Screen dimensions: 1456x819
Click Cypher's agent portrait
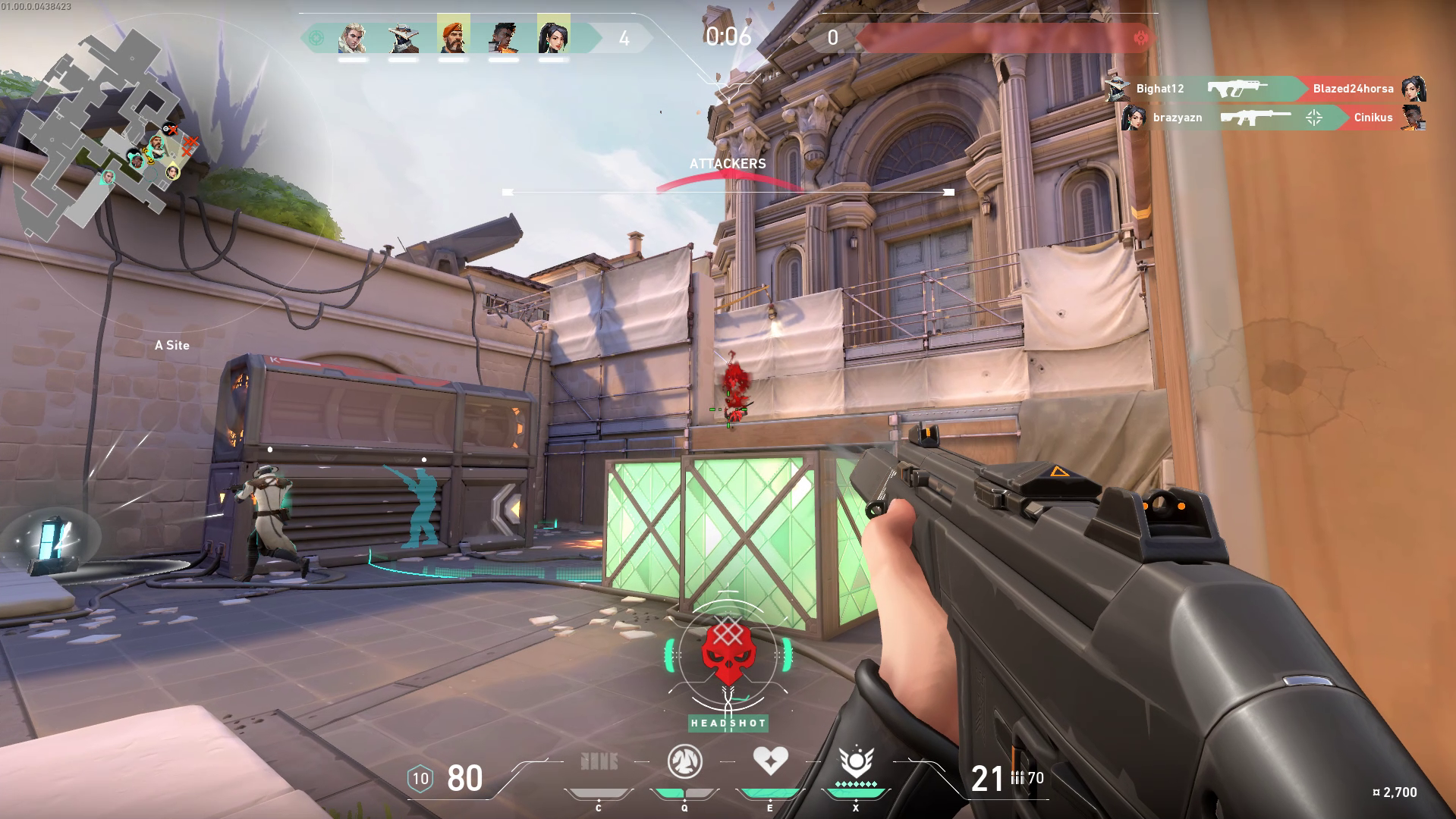(402, 36)
